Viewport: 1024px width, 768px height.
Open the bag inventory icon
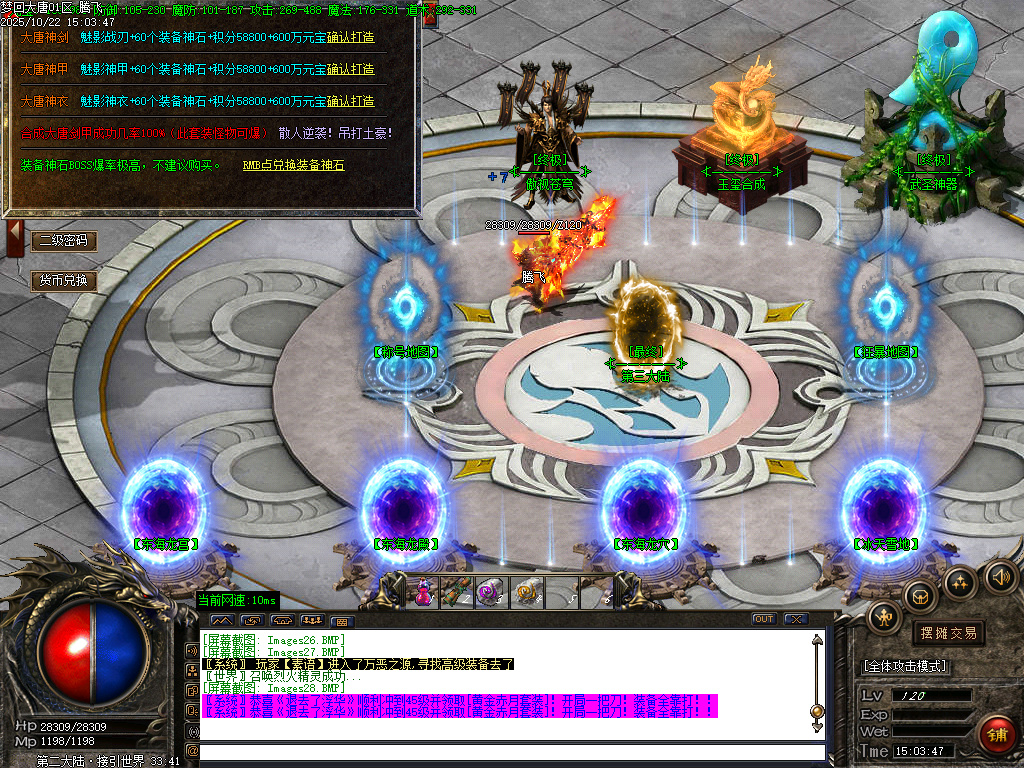[921, 597]
